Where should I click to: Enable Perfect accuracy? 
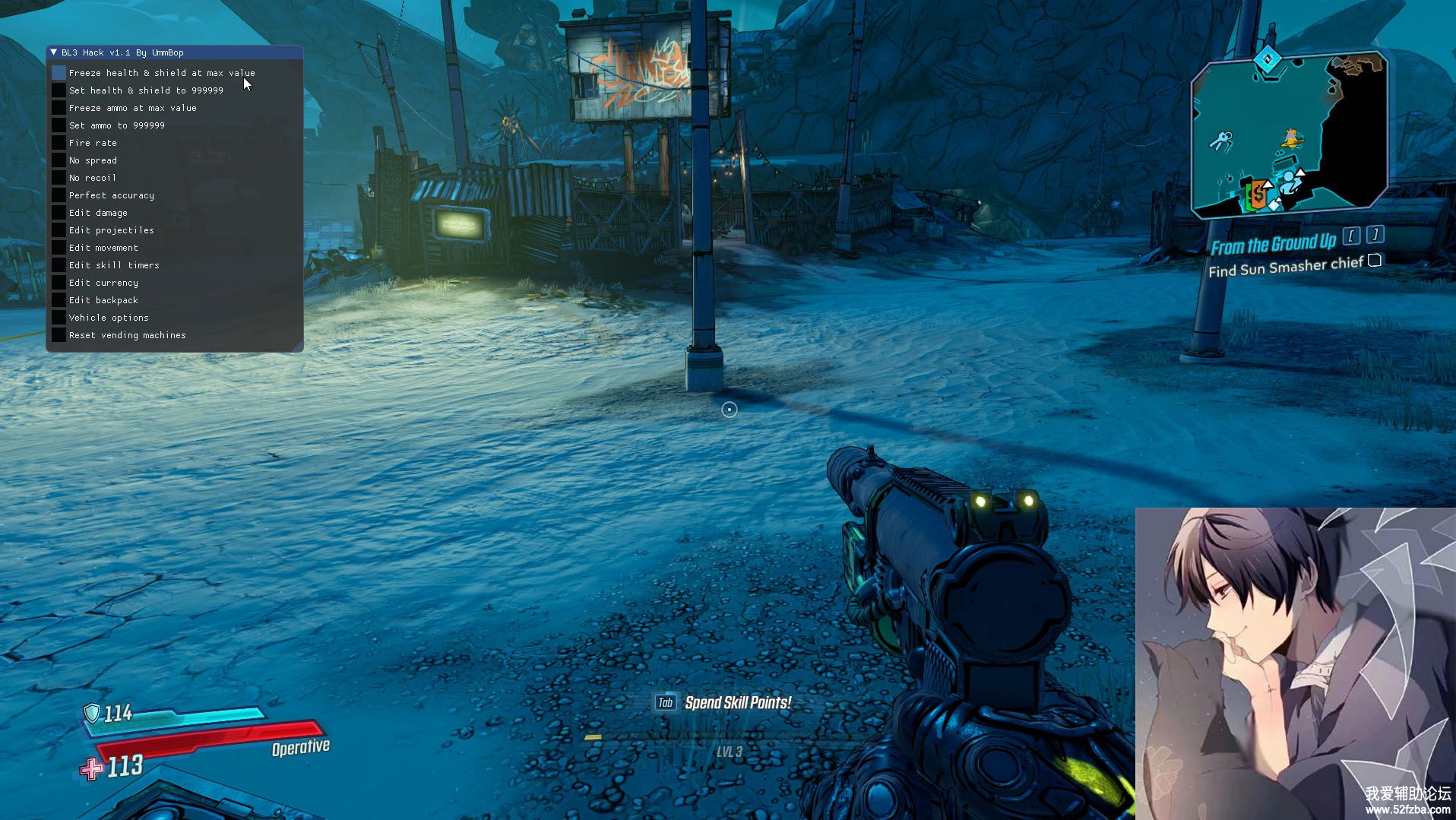[59, 195]
